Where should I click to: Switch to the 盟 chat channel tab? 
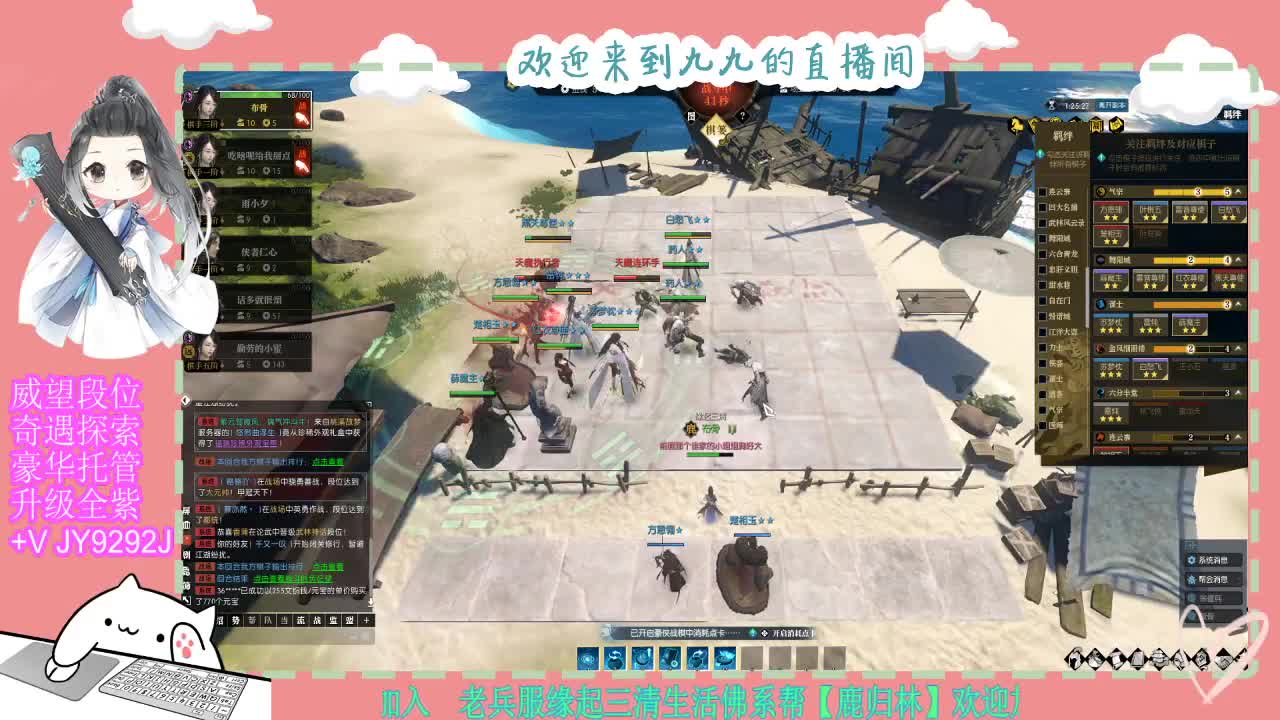[350, 620]
